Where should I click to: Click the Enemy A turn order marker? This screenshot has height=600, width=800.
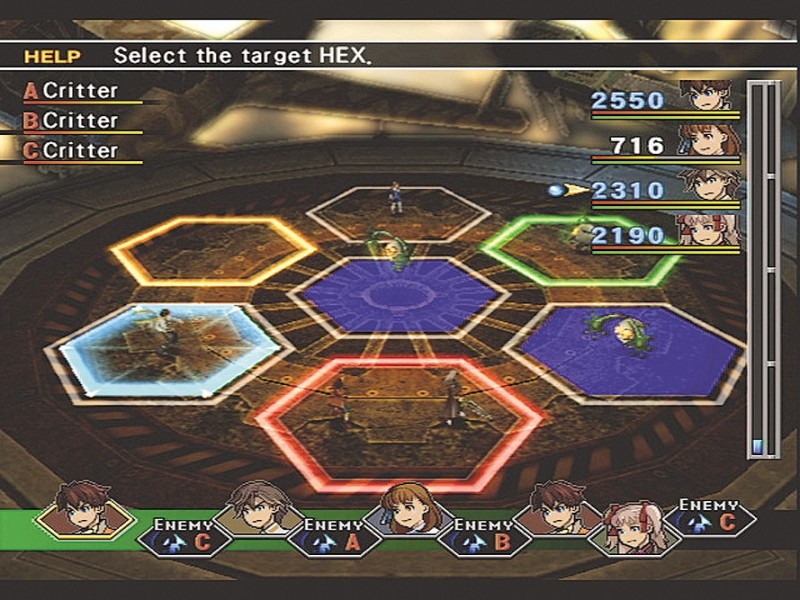pyautogui.click(x=334, y=535)
